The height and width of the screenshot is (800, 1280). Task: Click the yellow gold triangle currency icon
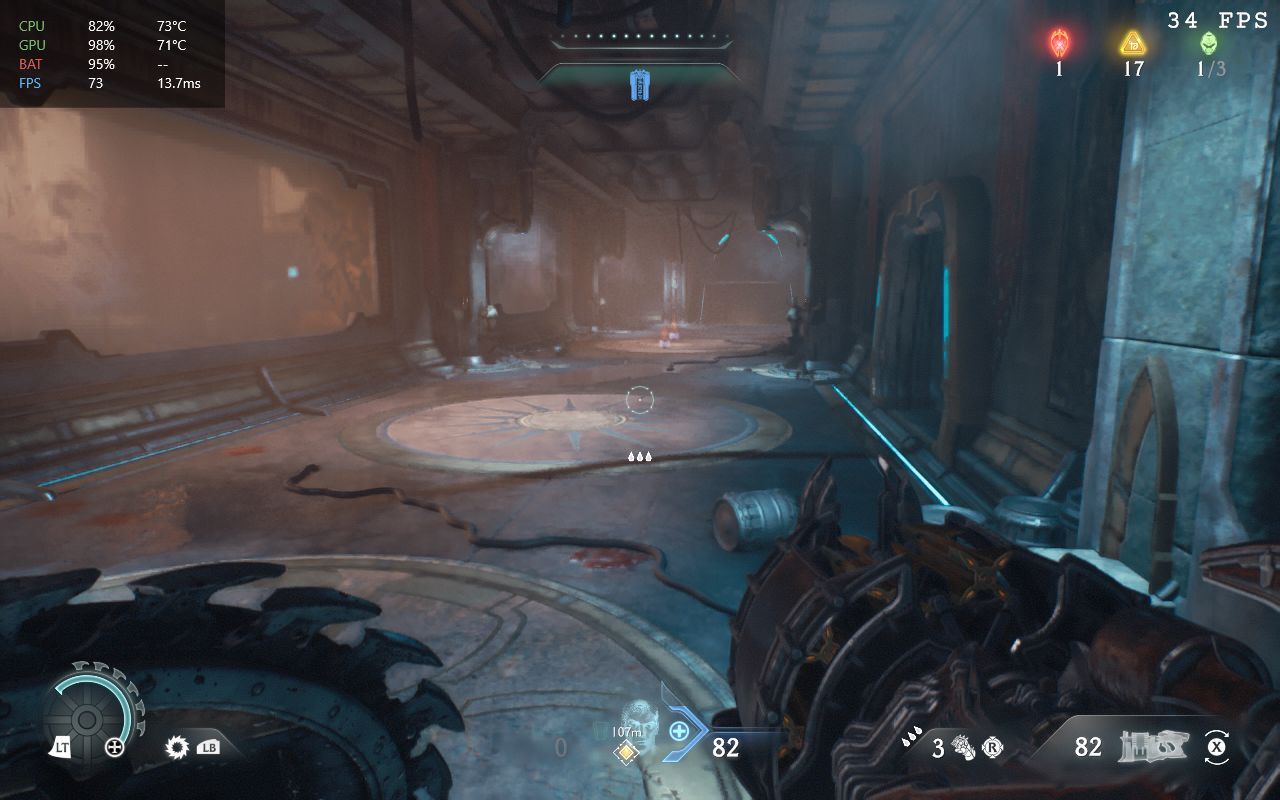click(1132, 43)
